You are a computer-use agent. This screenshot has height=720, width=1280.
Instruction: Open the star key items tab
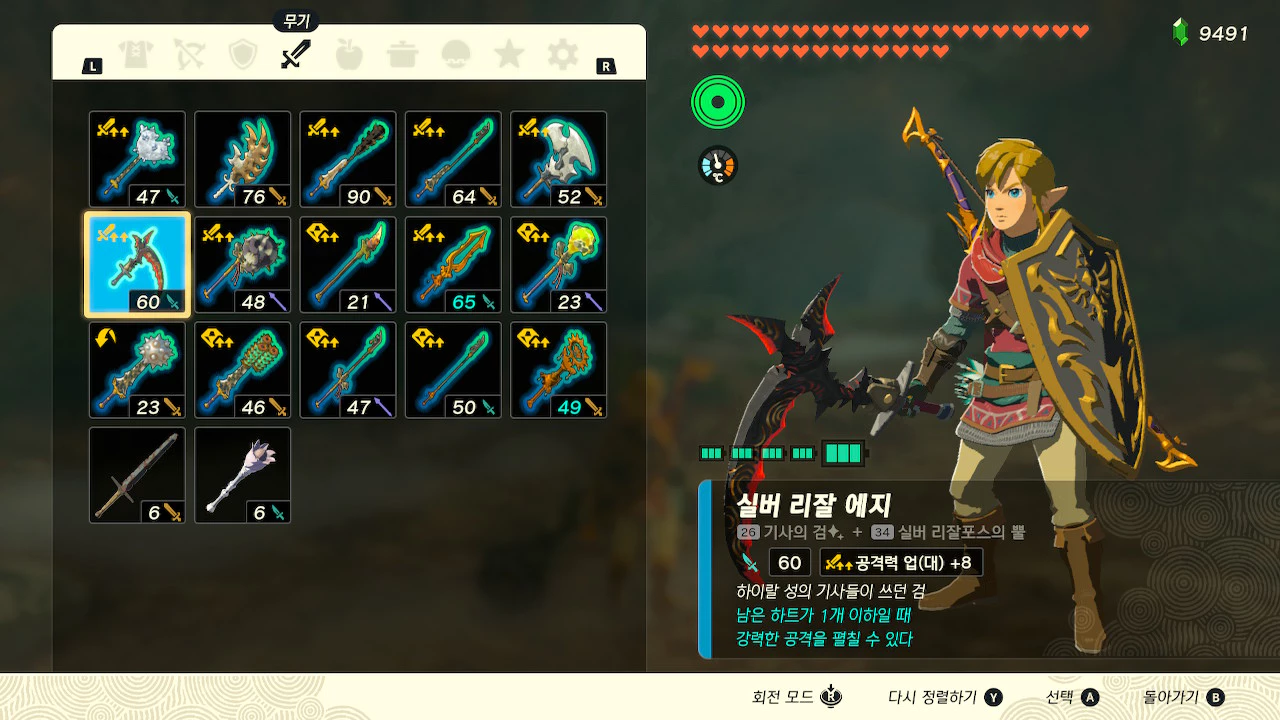[509, 55]
